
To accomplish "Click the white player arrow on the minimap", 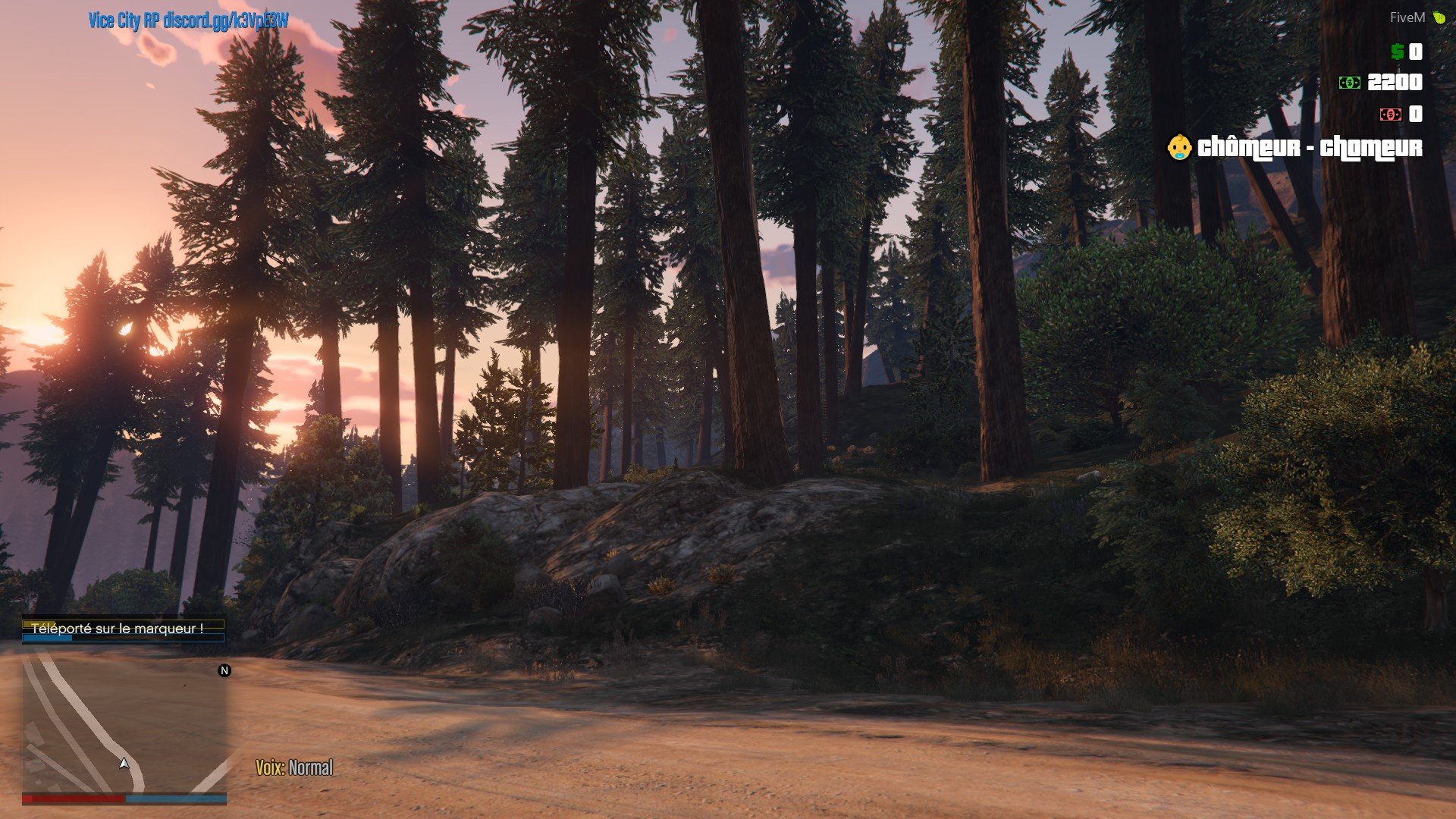I will coord(124,764).
